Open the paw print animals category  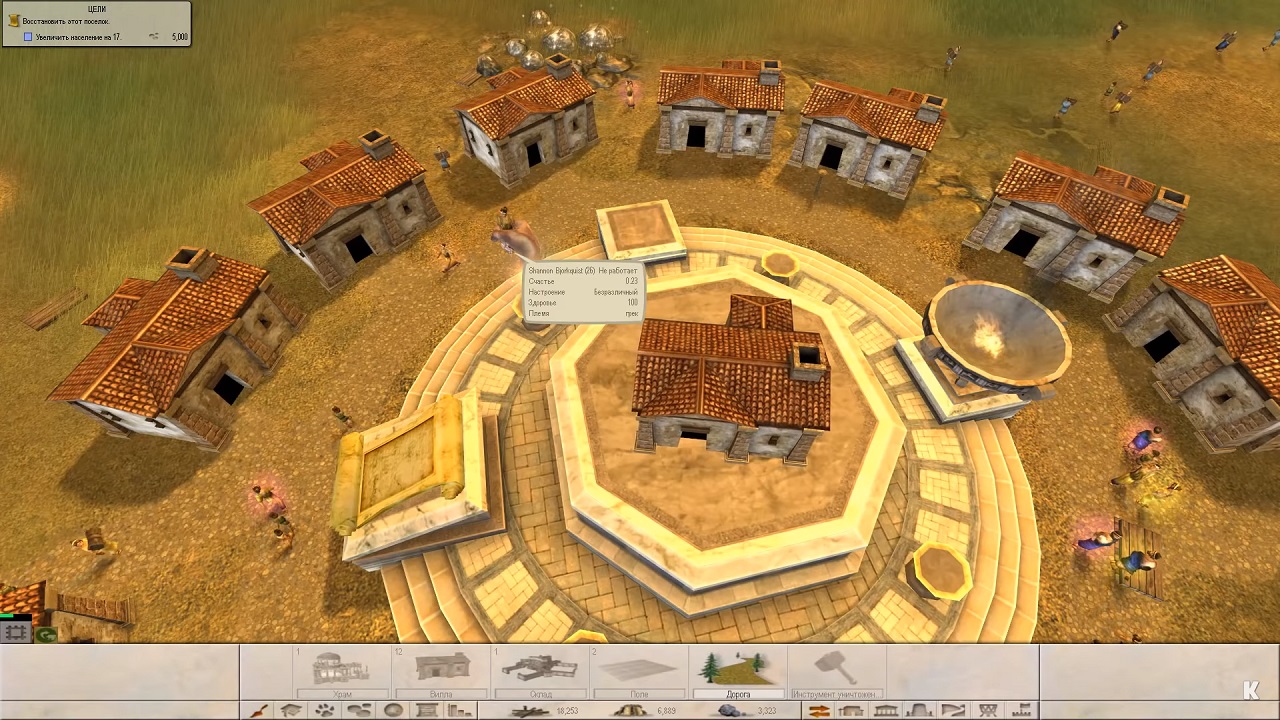(326, 711)
